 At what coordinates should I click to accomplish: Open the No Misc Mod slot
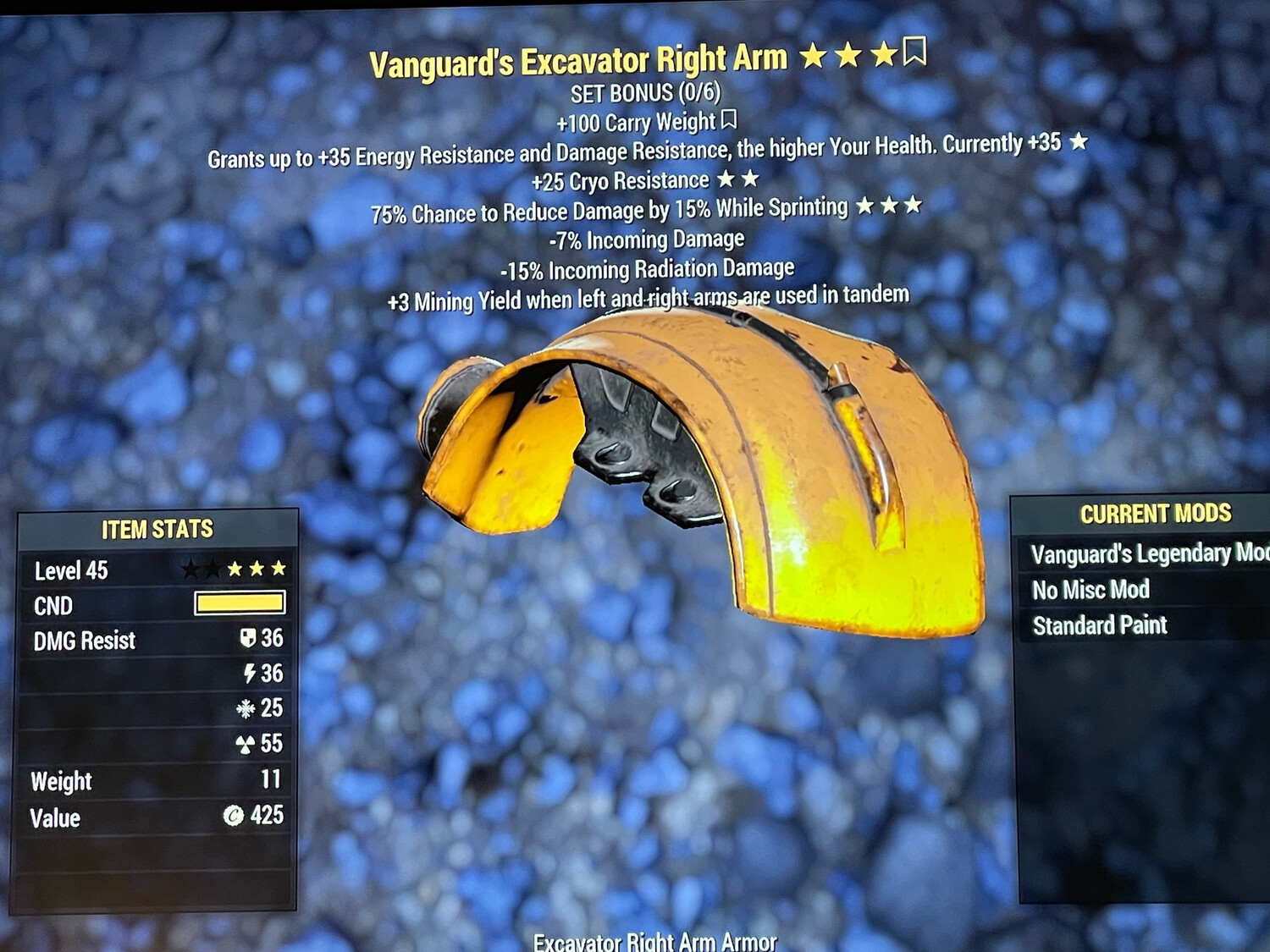(x=1091, y=590)
